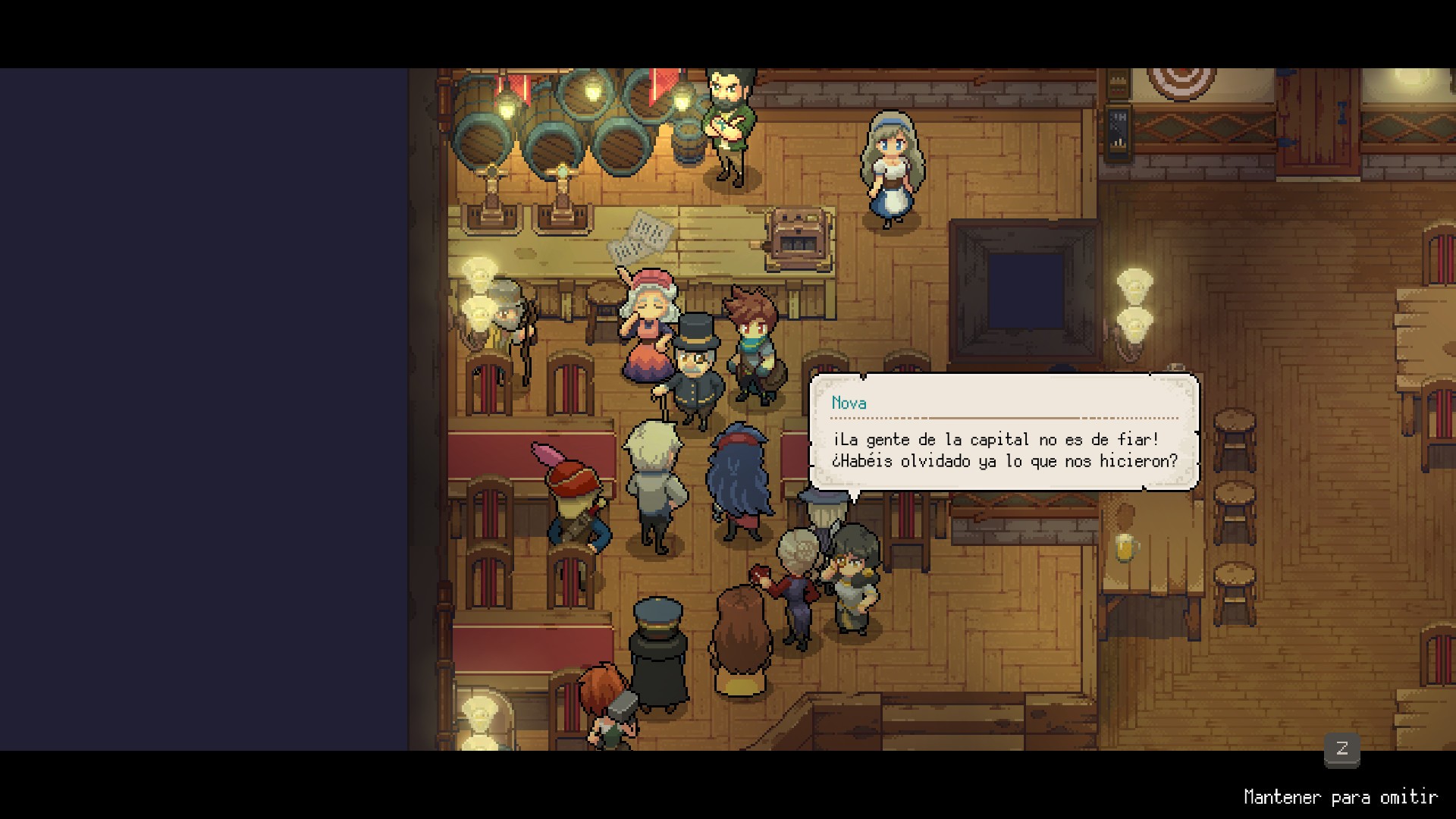Select the Nova name label on the dialogue

pos(848,403)
